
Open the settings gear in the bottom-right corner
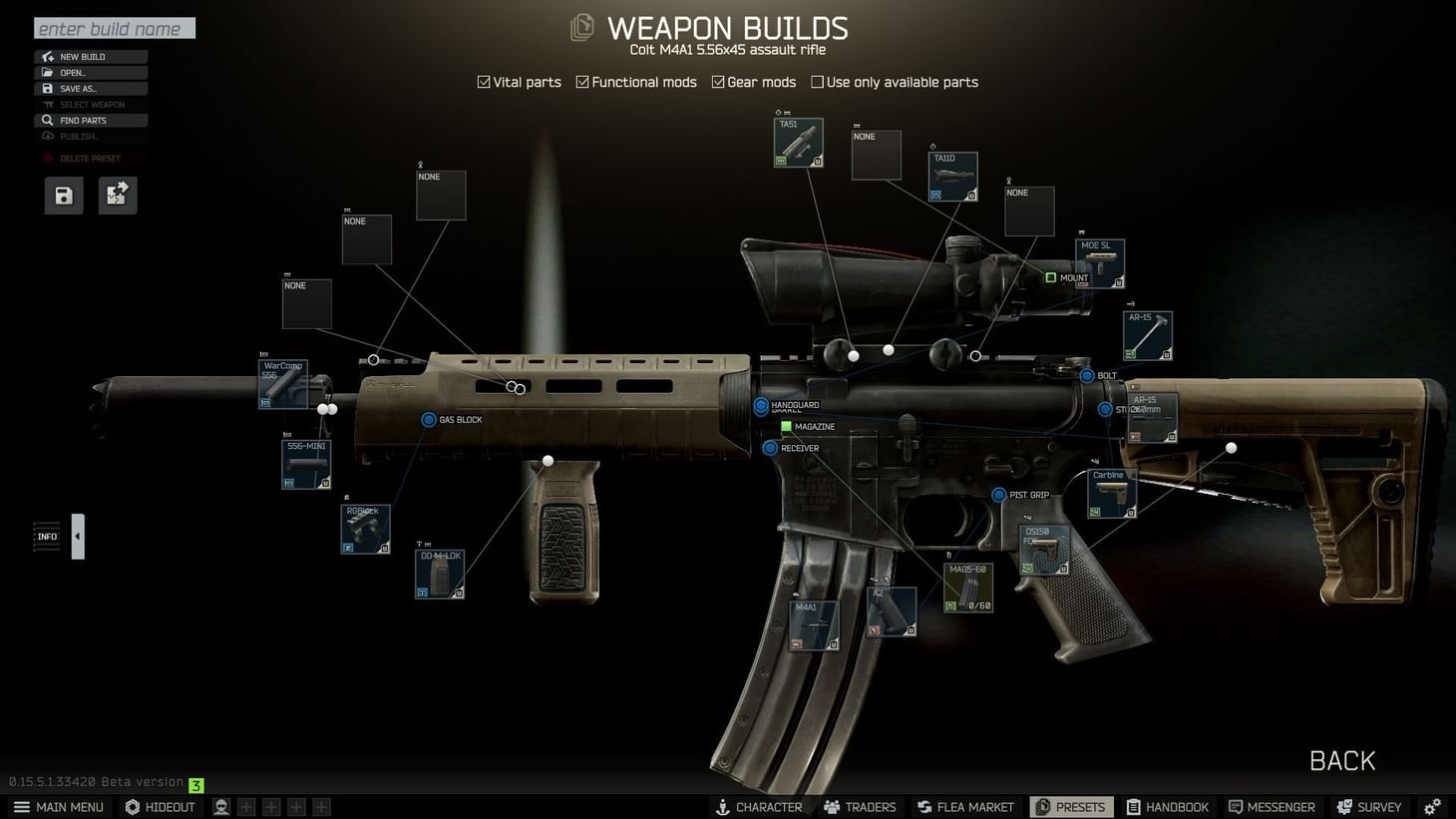coord(1434,806)
